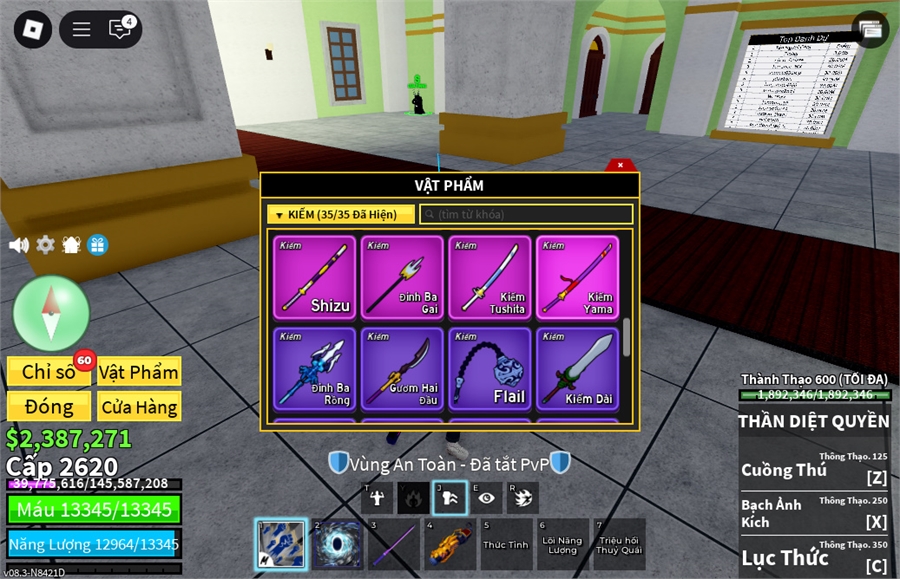Pick the Kiếm Yama sword
900x579 pixels.
coord(578,277)
